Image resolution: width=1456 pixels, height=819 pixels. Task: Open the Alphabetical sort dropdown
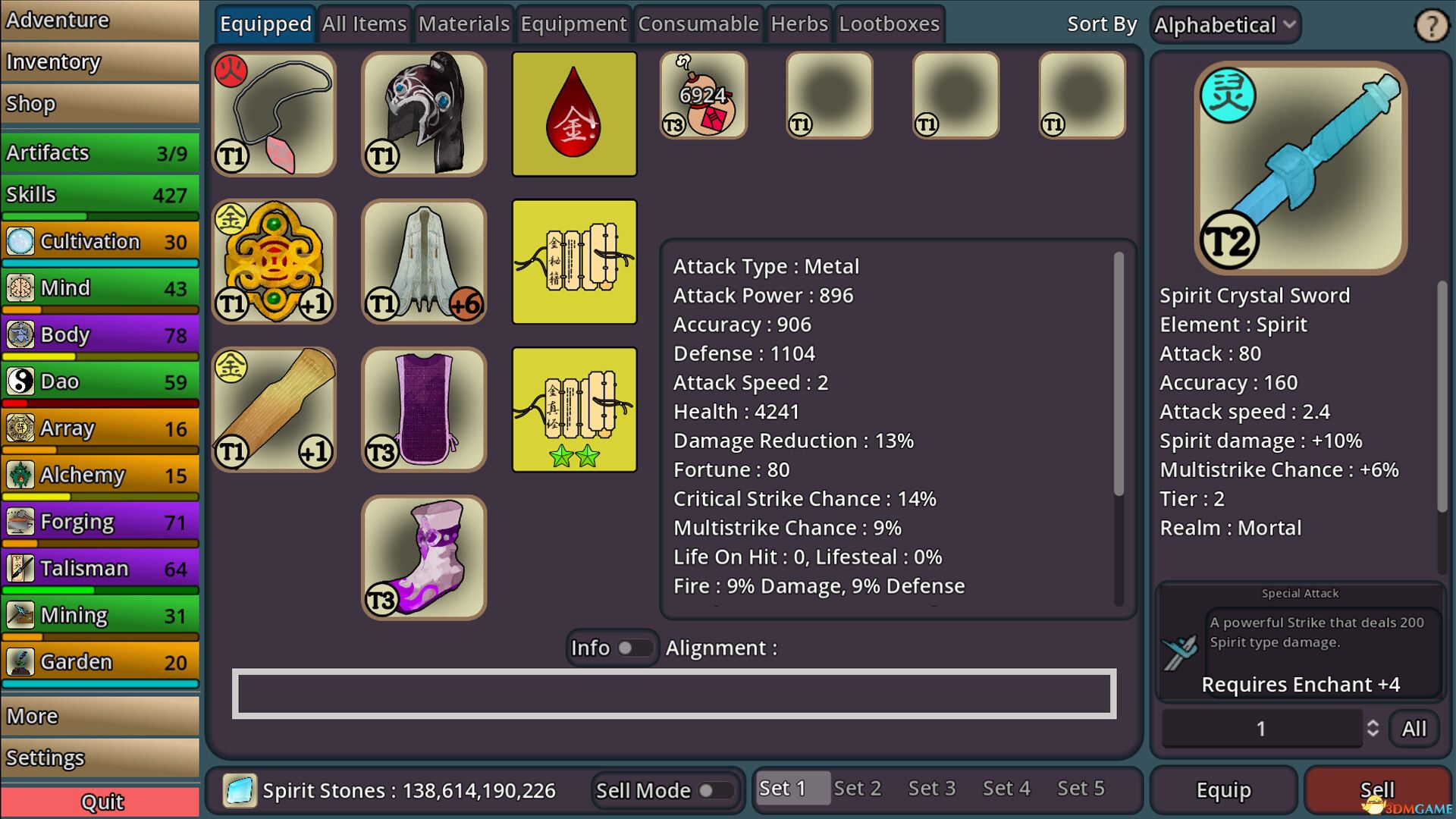click(1224, 24)
